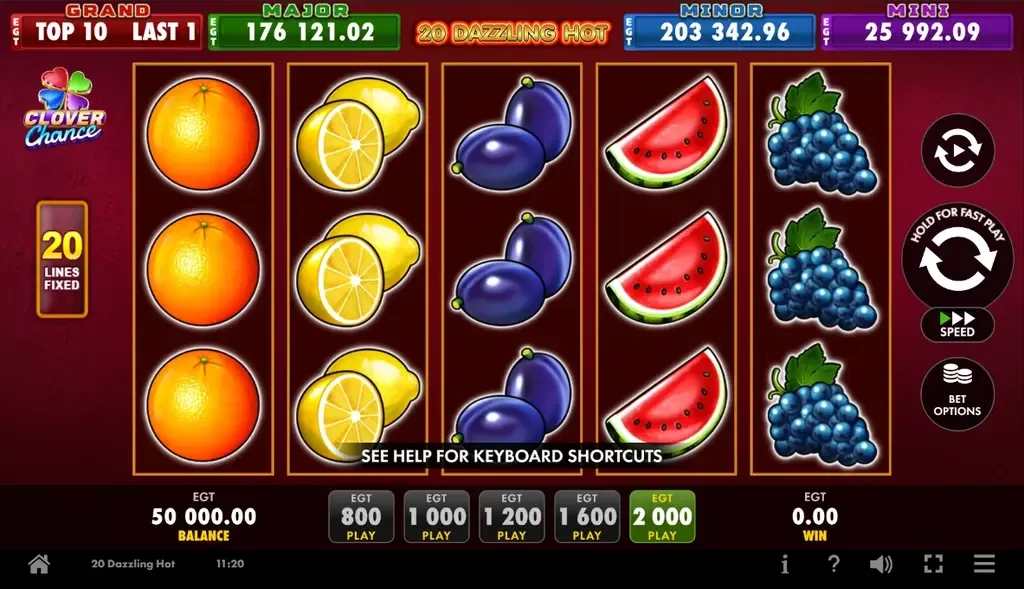Select the 1 200 bet play button

[511, 517]
